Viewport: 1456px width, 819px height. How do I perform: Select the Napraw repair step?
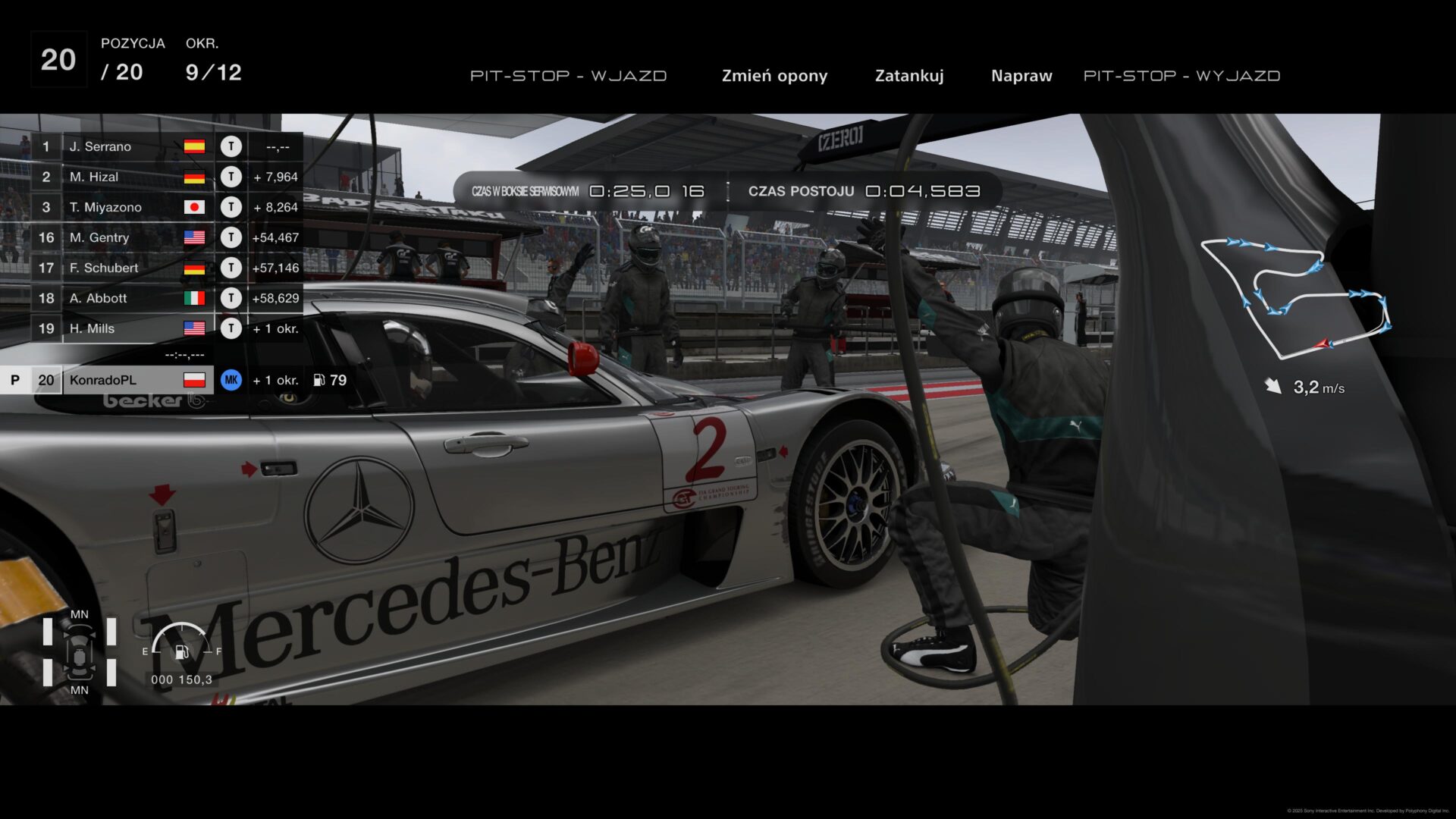pyautogui.click(x=1021, y=76)
